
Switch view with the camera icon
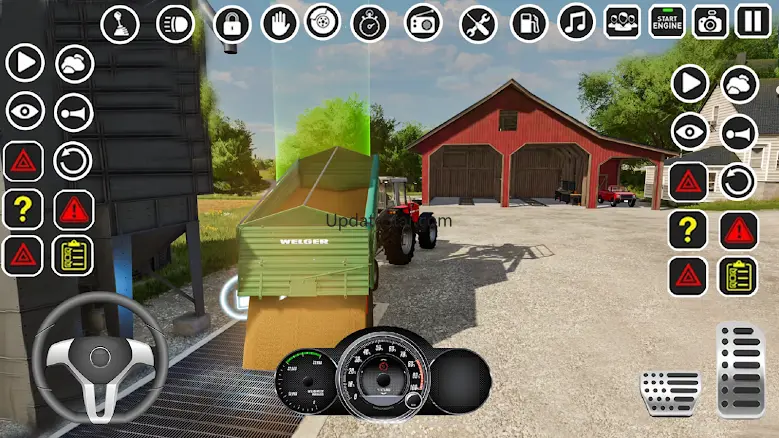click(711, 22)
